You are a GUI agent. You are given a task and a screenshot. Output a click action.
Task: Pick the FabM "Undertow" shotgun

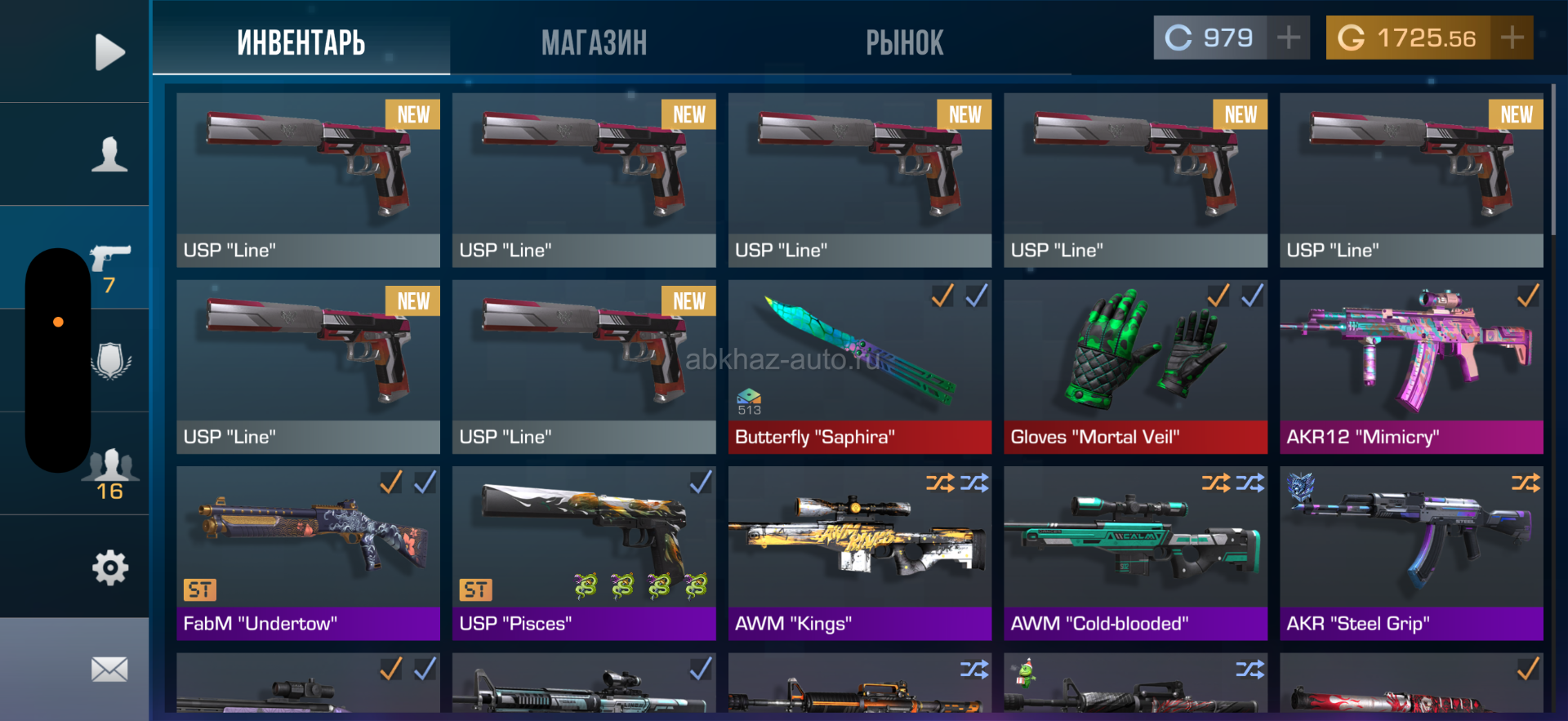coord(308,554)
